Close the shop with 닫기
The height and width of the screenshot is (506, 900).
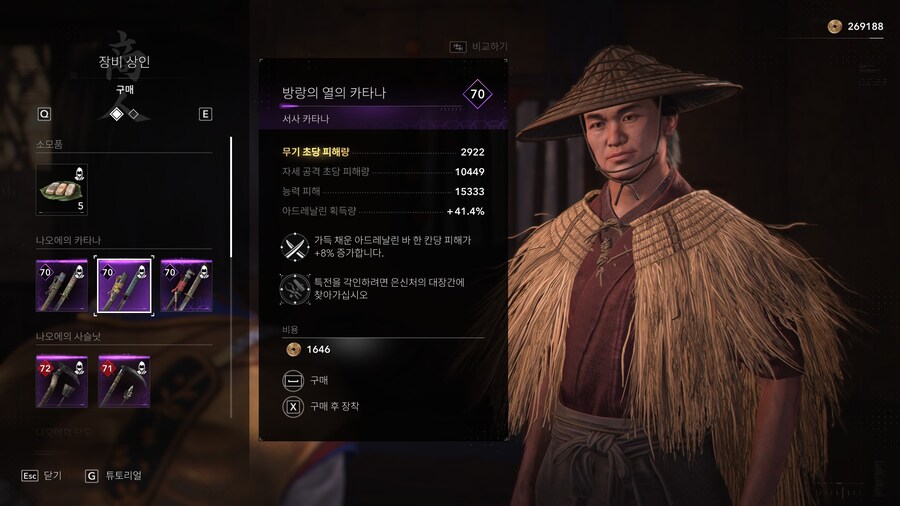pyautogui.click(x=42, y=476)
